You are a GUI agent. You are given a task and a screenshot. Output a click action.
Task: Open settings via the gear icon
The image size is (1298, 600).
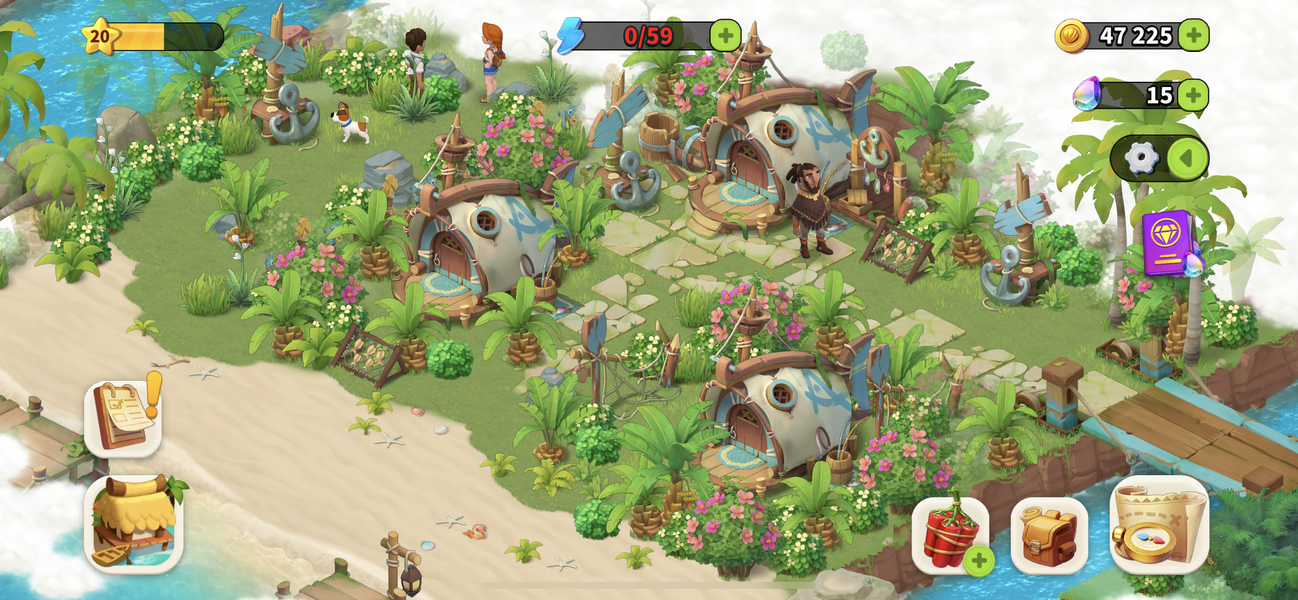[1141, 158]
